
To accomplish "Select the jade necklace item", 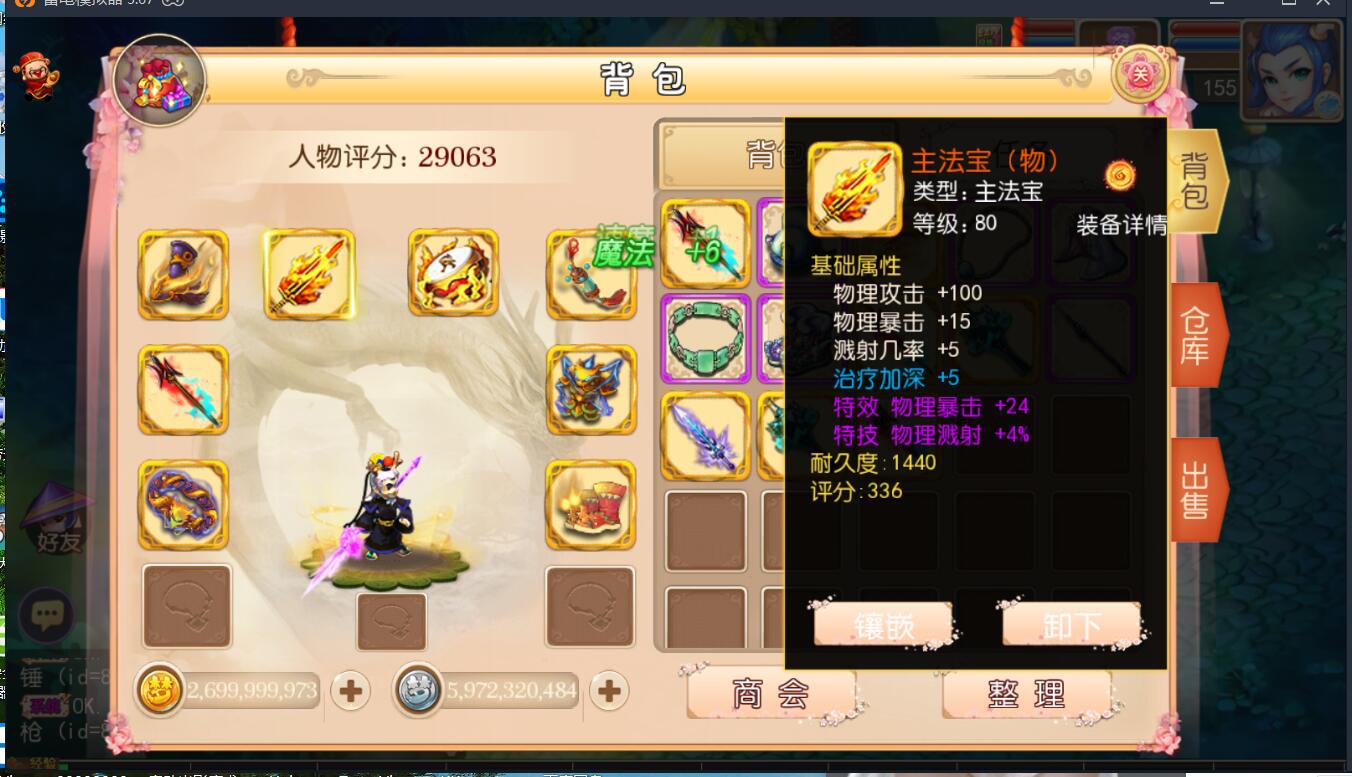I will pyautogui.click(x=705, y=337).
